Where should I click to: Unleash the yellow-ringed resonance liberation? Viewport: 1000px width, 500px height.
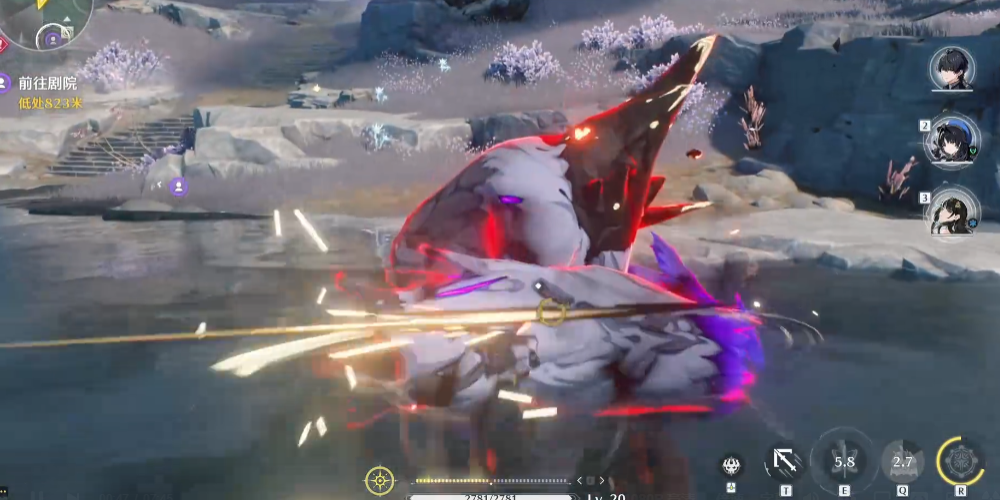coord(961,461)
